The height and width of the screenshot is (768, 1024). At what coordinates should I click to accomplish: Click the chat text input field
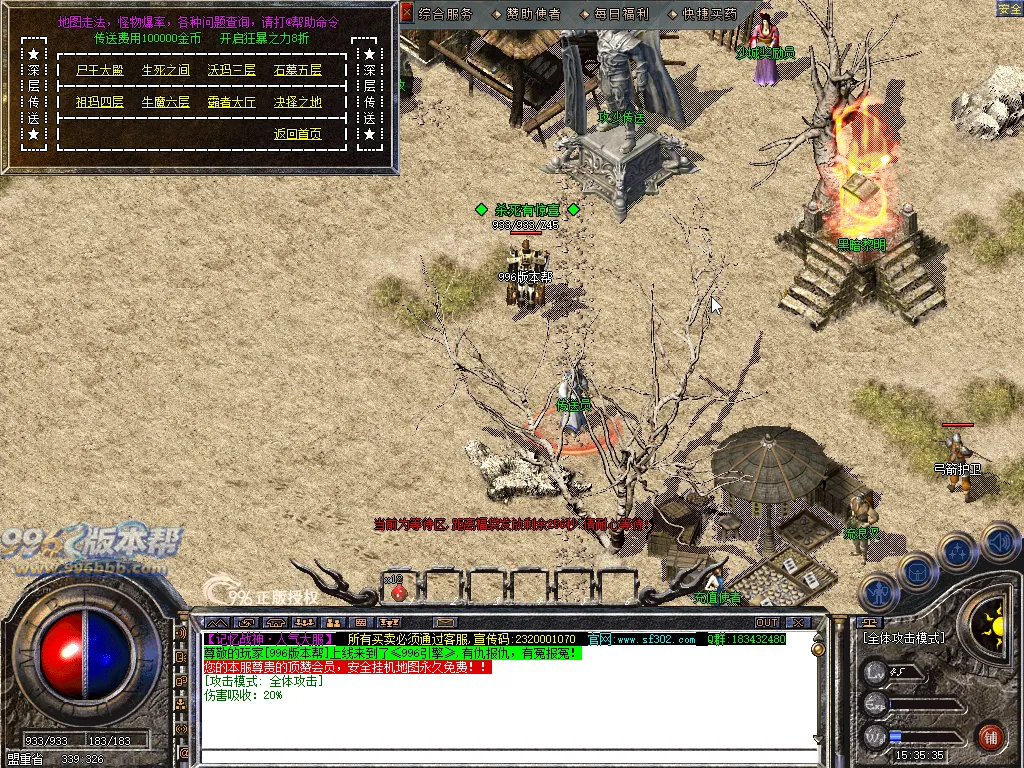point(500,758)
